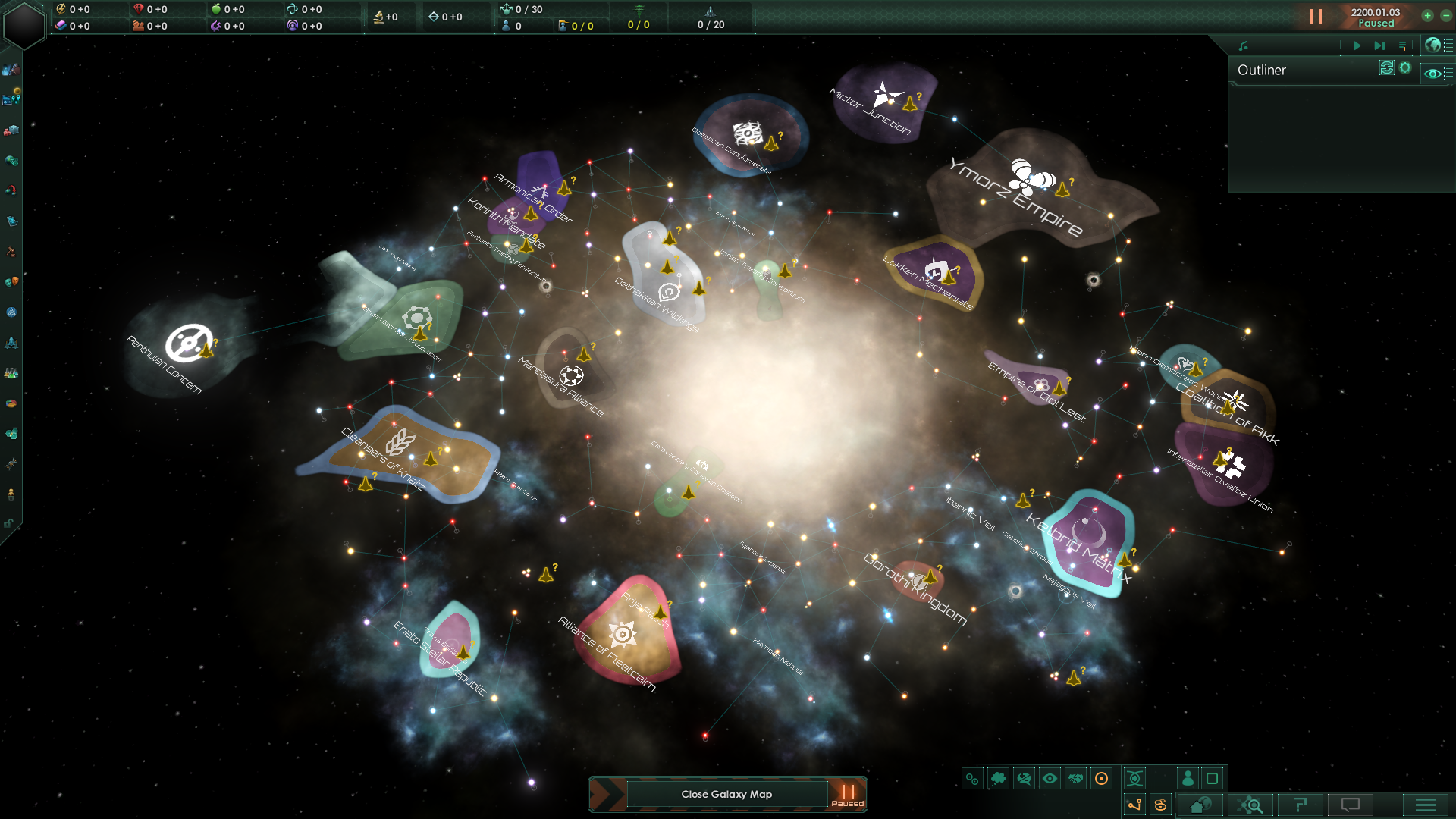Select the handshake diplomatic map mode
This screenshot has width=1456, height=819.
coord(1075,778)
